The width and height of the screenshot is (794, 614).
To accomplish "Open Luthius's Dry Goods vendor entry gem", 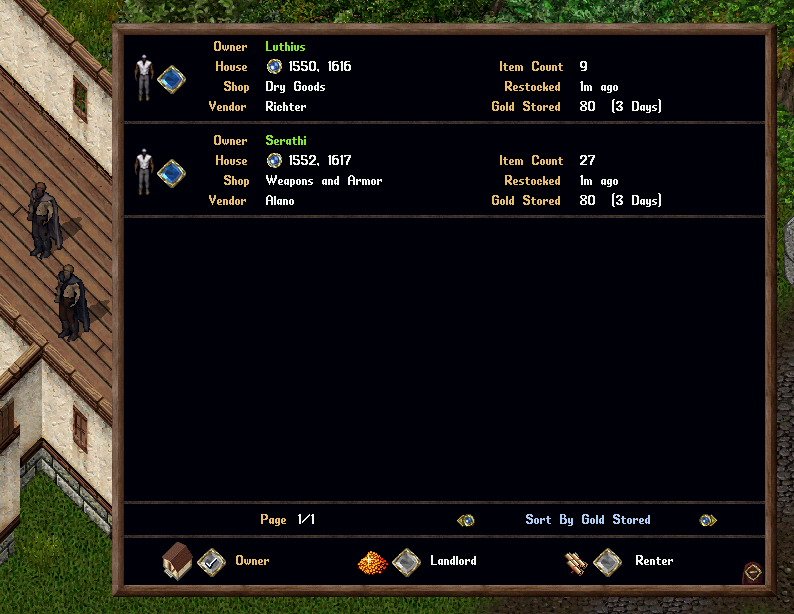I will 171,79.
